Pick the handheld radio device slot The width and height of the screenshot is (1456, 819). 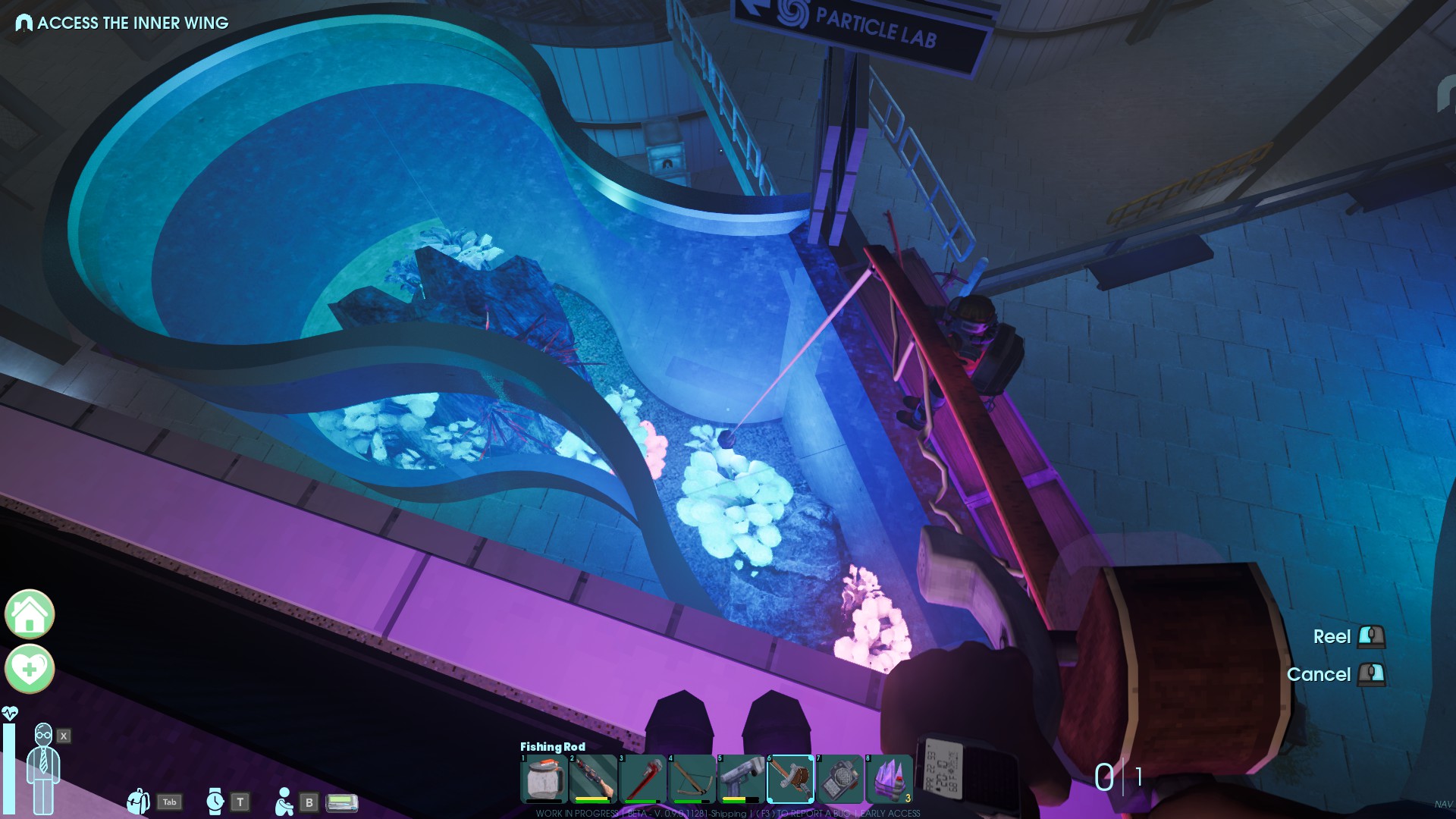[839, 779]
